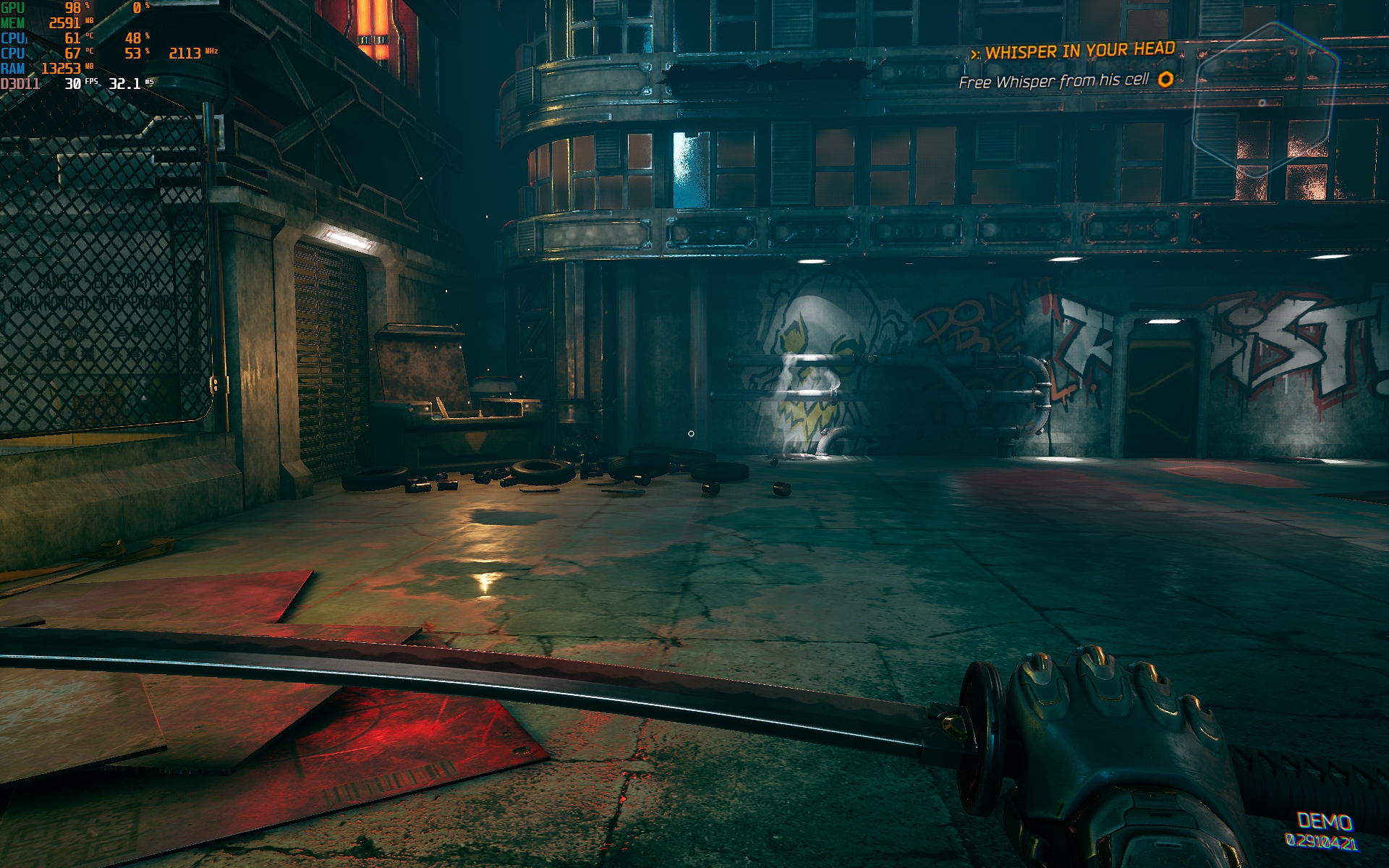
Task: Select the Whisper In Your Head mission title
Action: (1079, 51)
